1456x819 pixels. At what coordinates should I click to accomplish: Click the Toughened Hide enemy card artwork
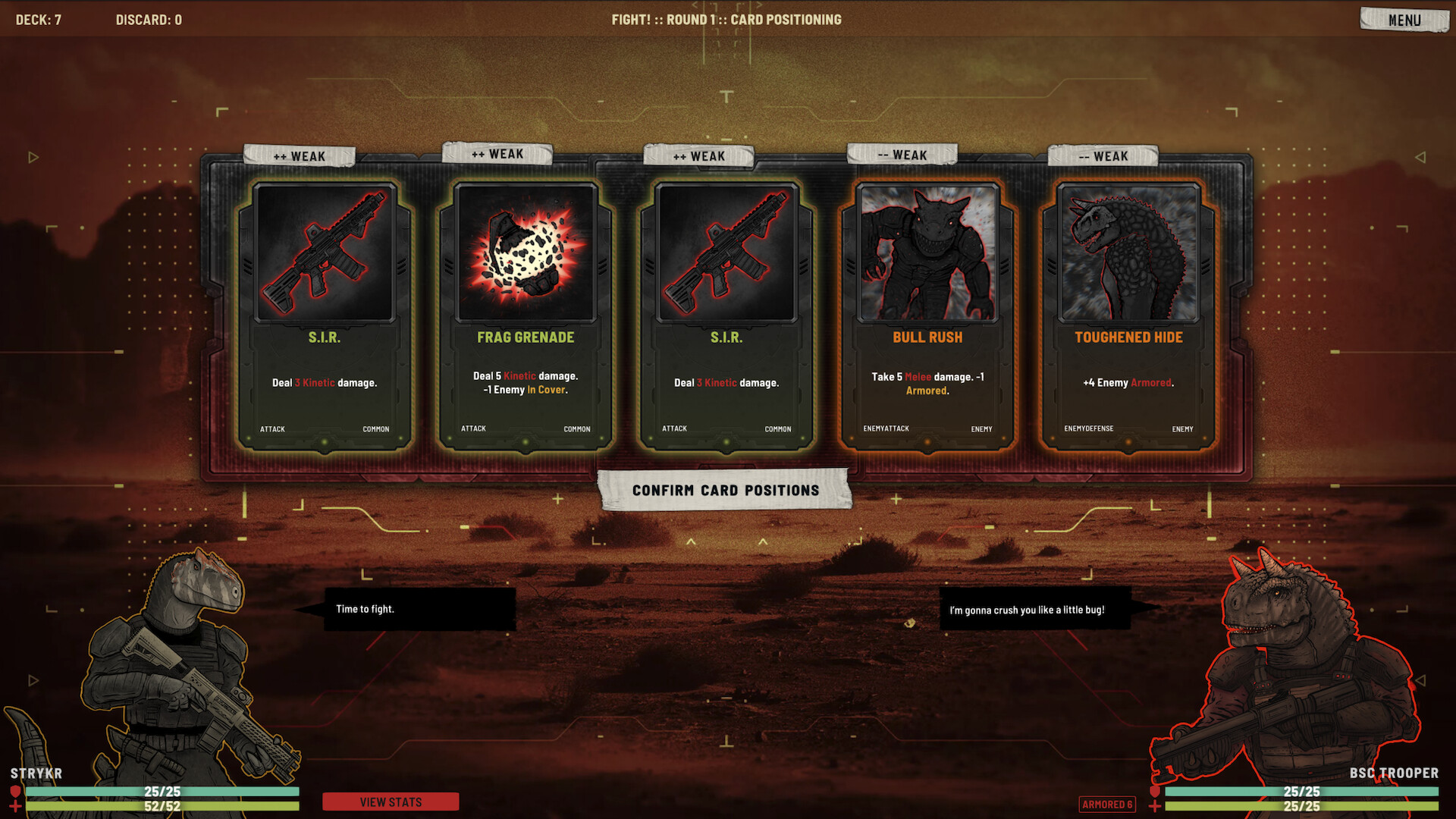pos(1128,254)
